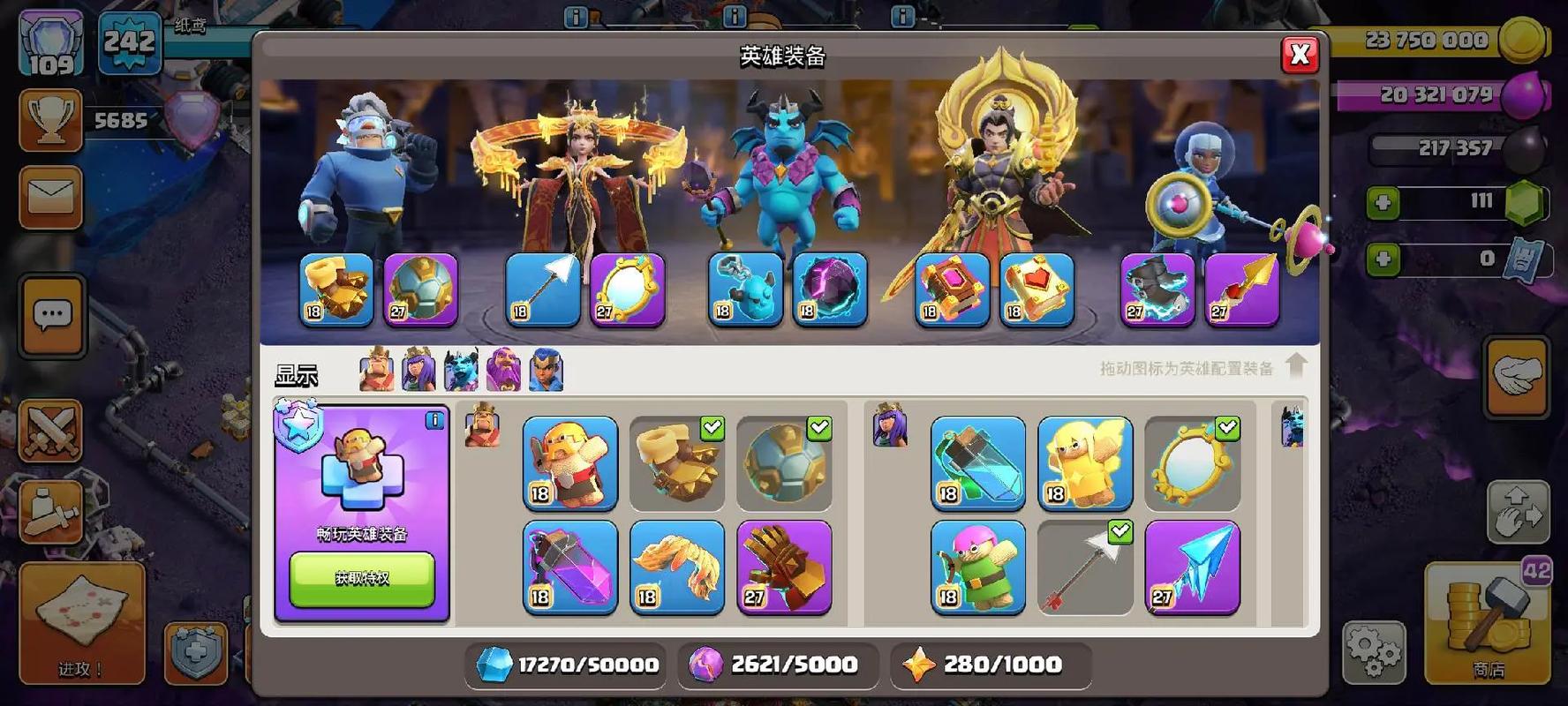Select the Invisibility Vial equipment

click(978, 463)
